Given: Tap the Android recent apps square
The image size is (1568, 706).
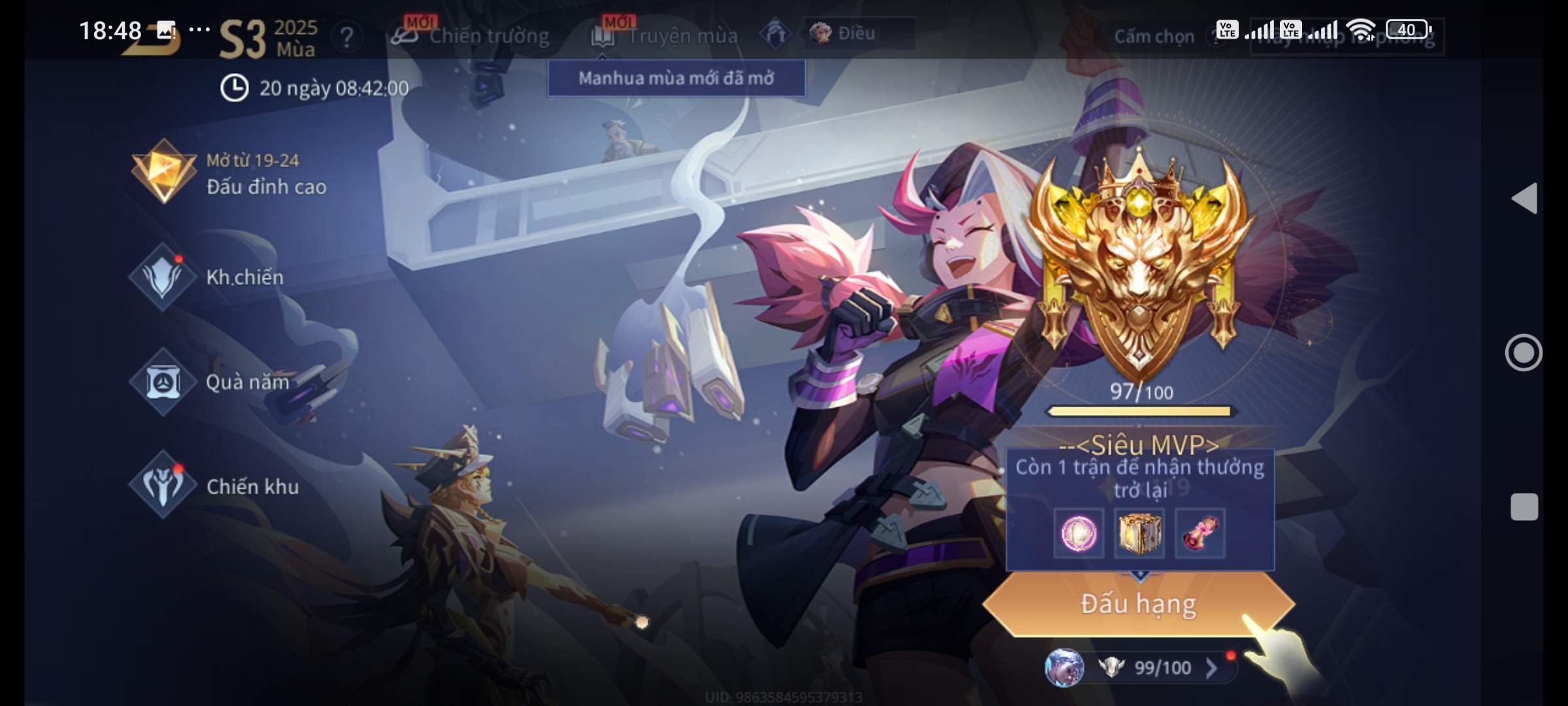Looking at the screenshot, I should pyautogui.click(x=1524, y=507).
